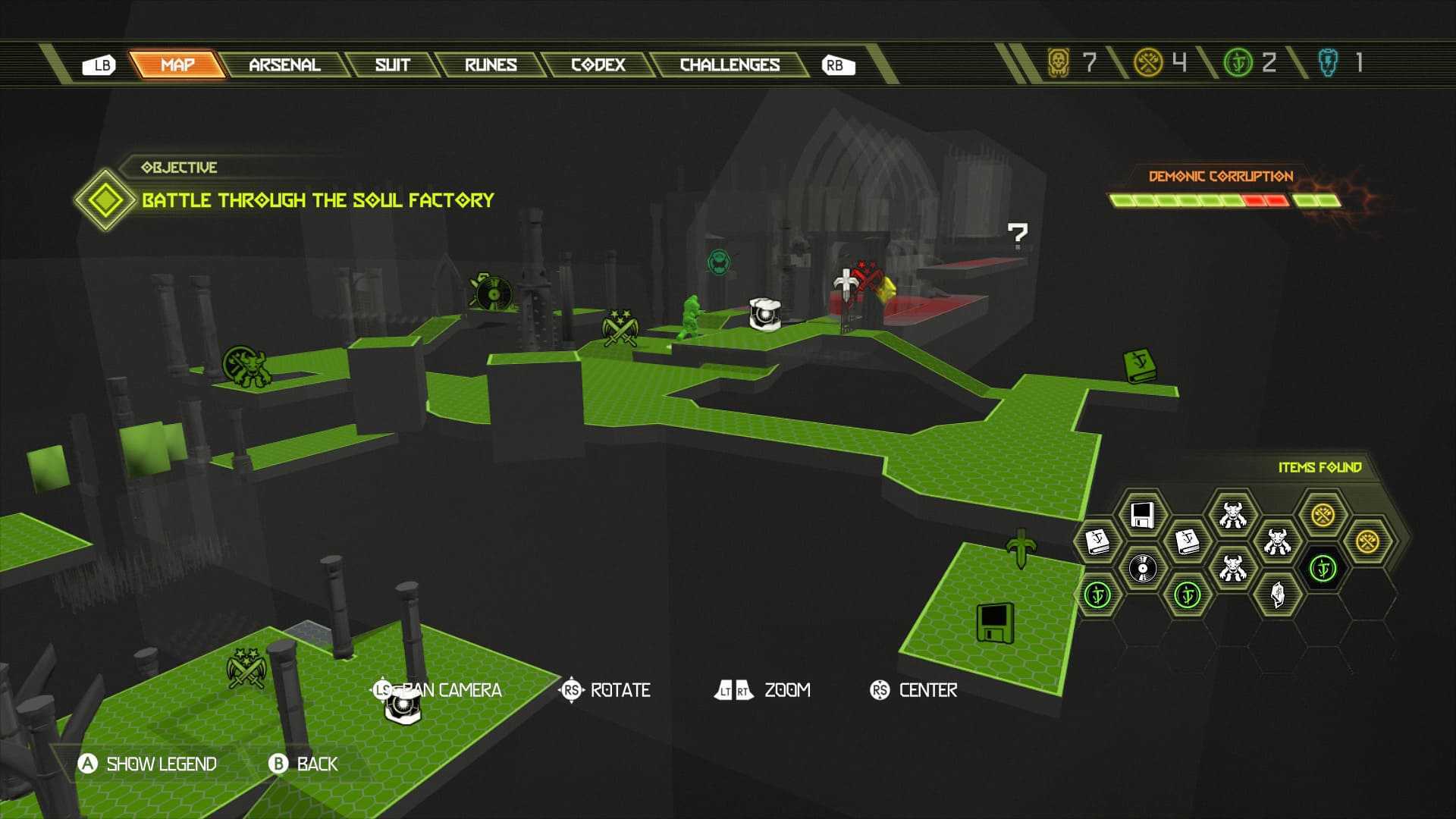Viewport: 1456px width, 819px height.
Task: Click the green codex book map marker
Action: (1138, 365)
